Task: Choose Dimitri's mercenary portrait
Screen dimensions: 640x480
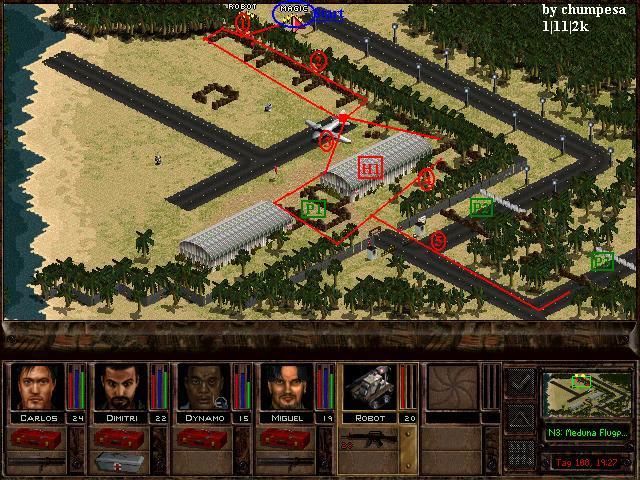Action: click(x=120, y=387)
